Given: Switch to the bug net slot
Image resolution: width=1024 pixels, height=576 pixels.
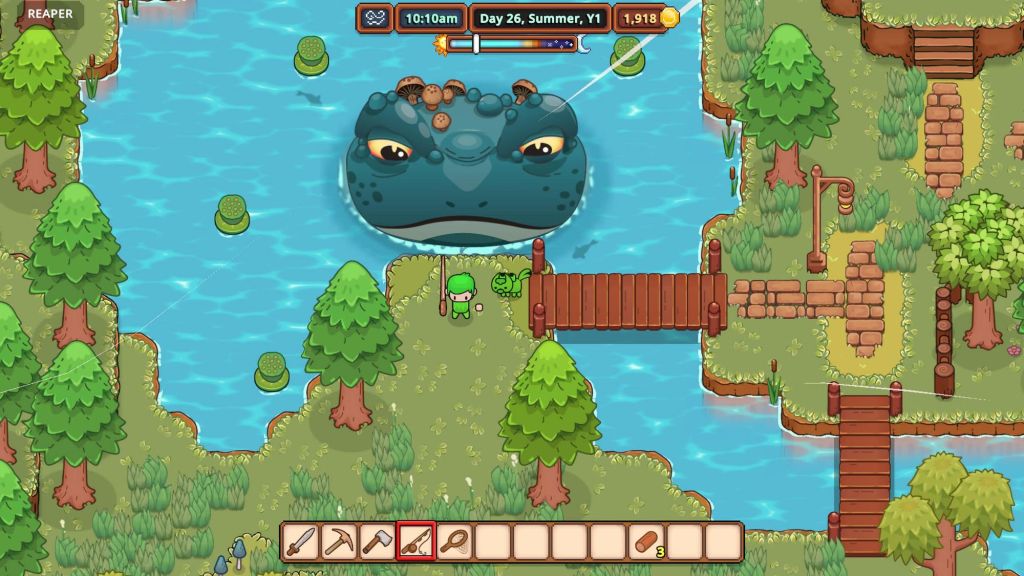Looking at the screenshot, I should (x=454, y=542).
